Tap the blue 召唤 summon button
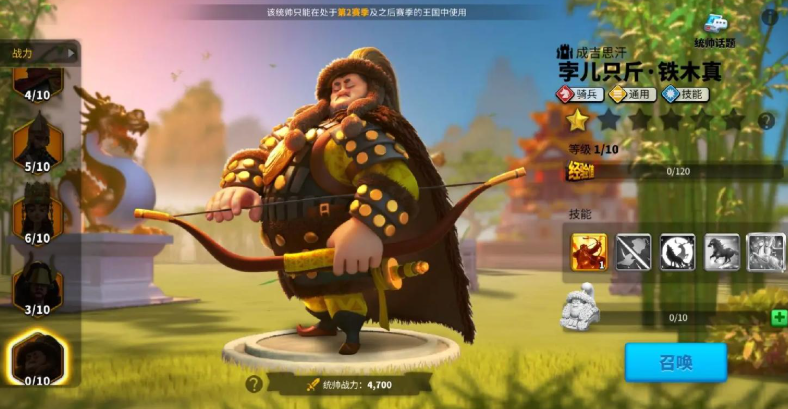Viewport: 788px width, 409px height. [x=676, y=362]
